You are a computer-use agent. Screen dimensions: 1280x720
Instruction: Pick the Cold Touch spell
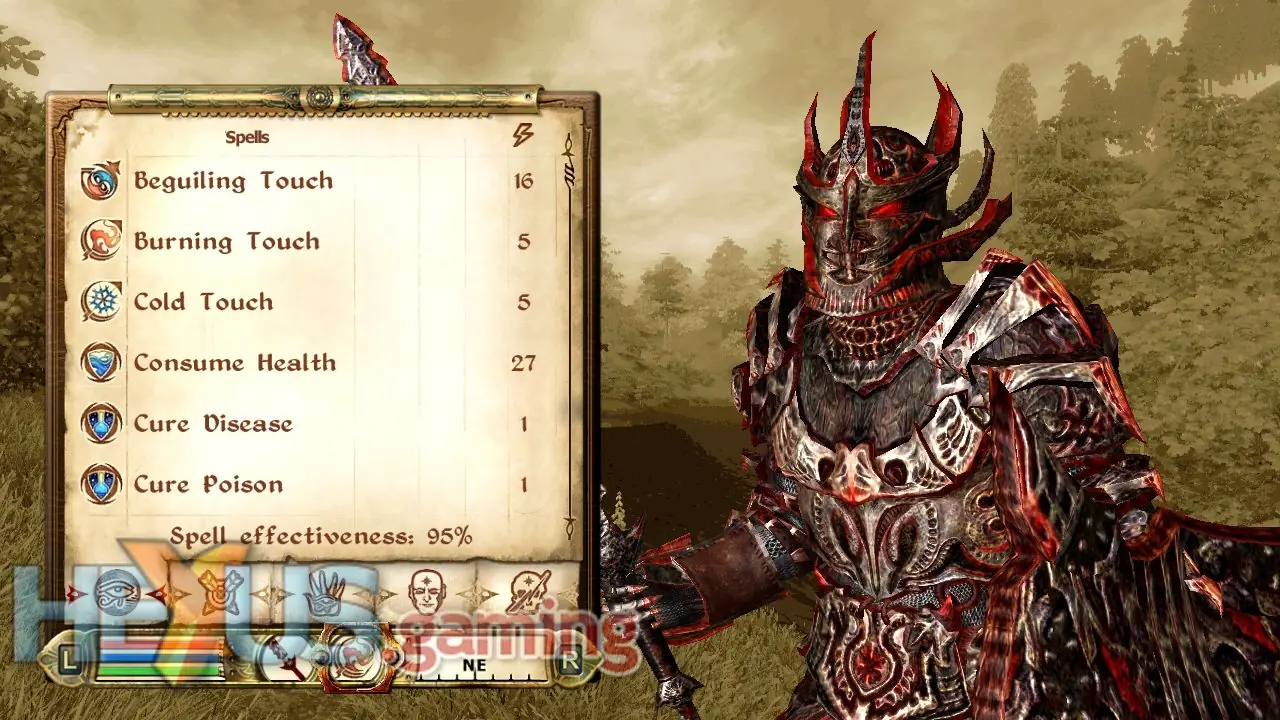pos(203,302)
